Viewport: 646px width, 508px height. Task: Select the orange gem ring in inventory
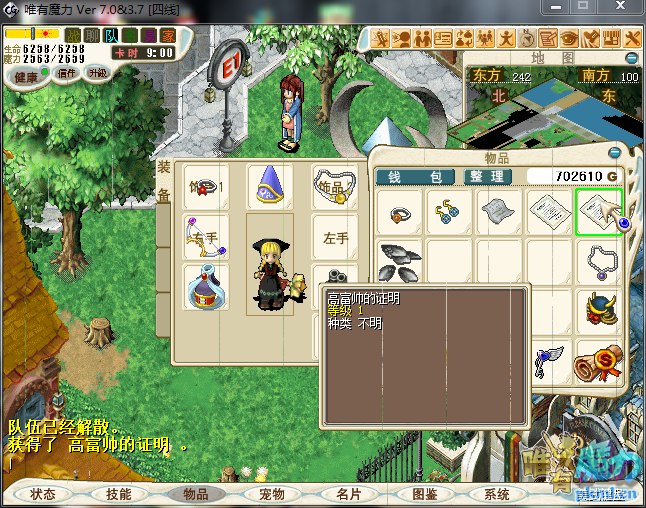pyautogui.click(x=400, y=212)
